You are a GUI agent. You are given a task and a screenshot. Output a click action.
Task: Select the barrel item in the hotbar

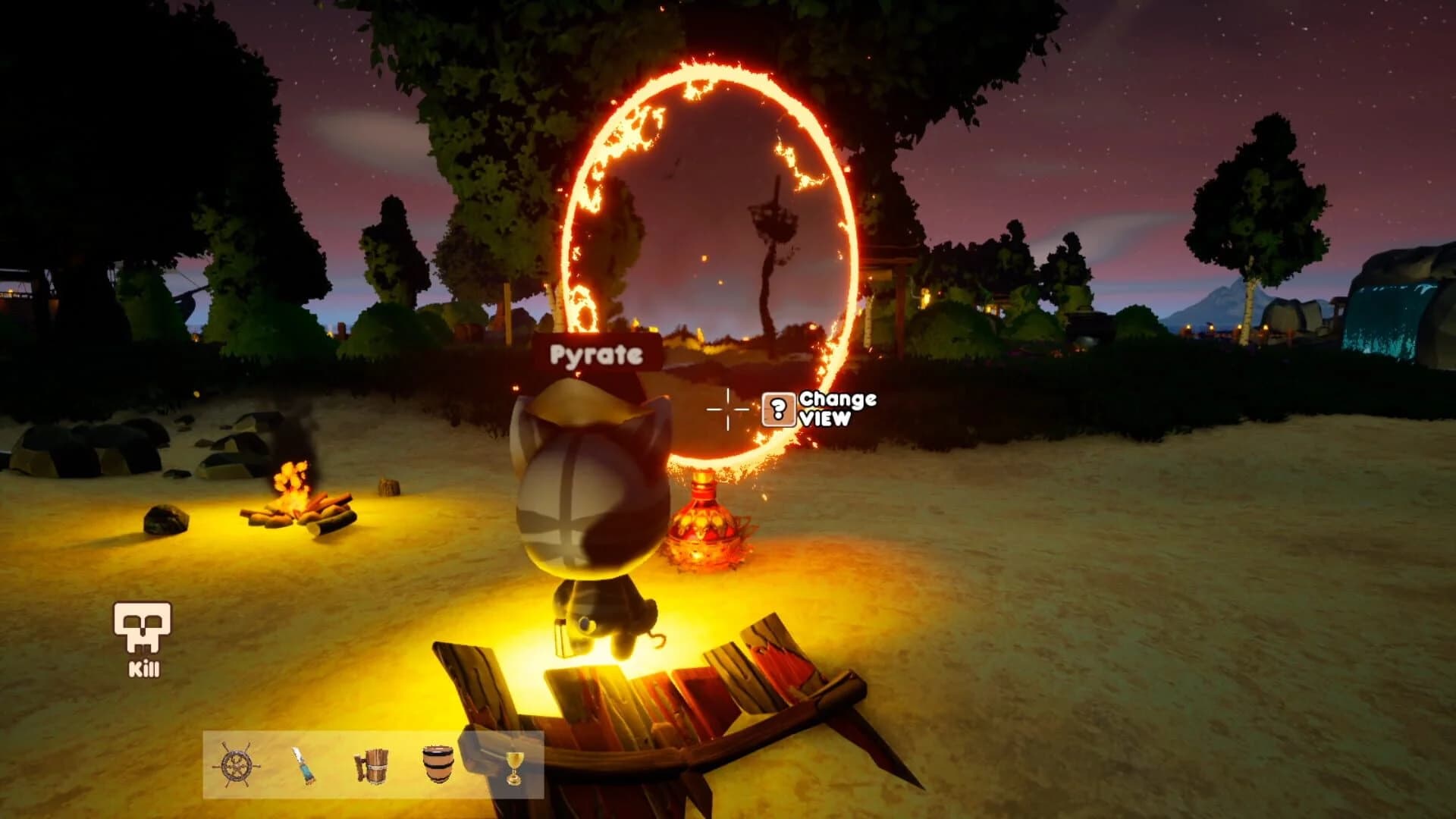point(438,762)
